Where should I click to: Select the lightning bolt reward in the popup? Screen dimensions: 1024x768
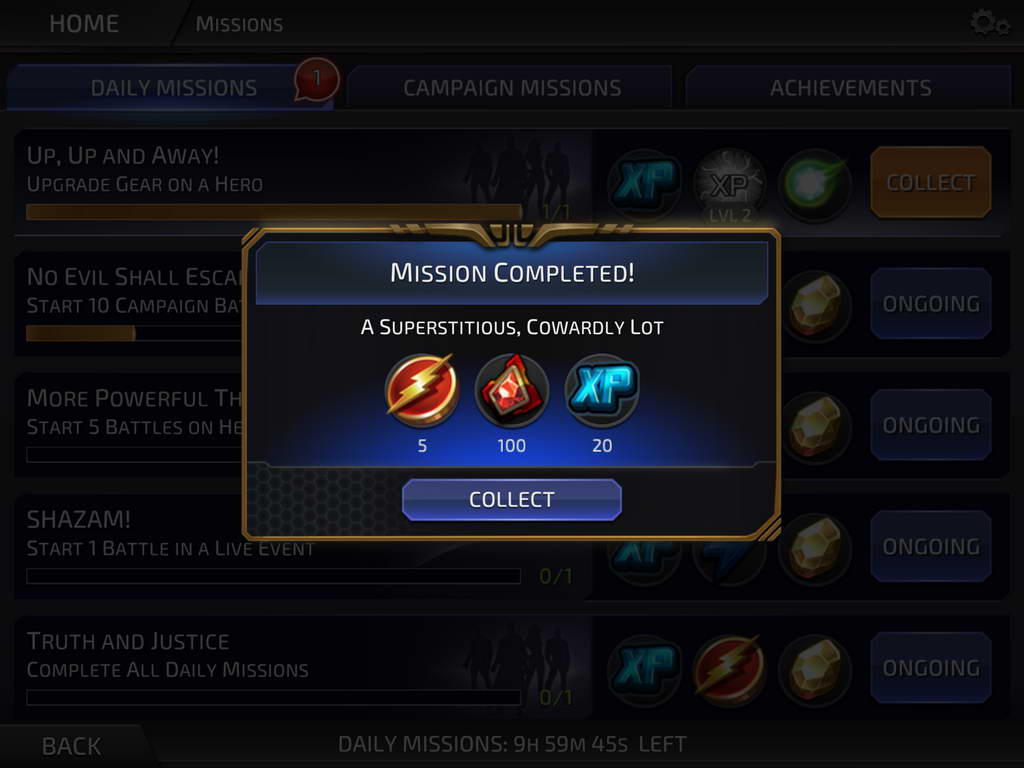422,389
